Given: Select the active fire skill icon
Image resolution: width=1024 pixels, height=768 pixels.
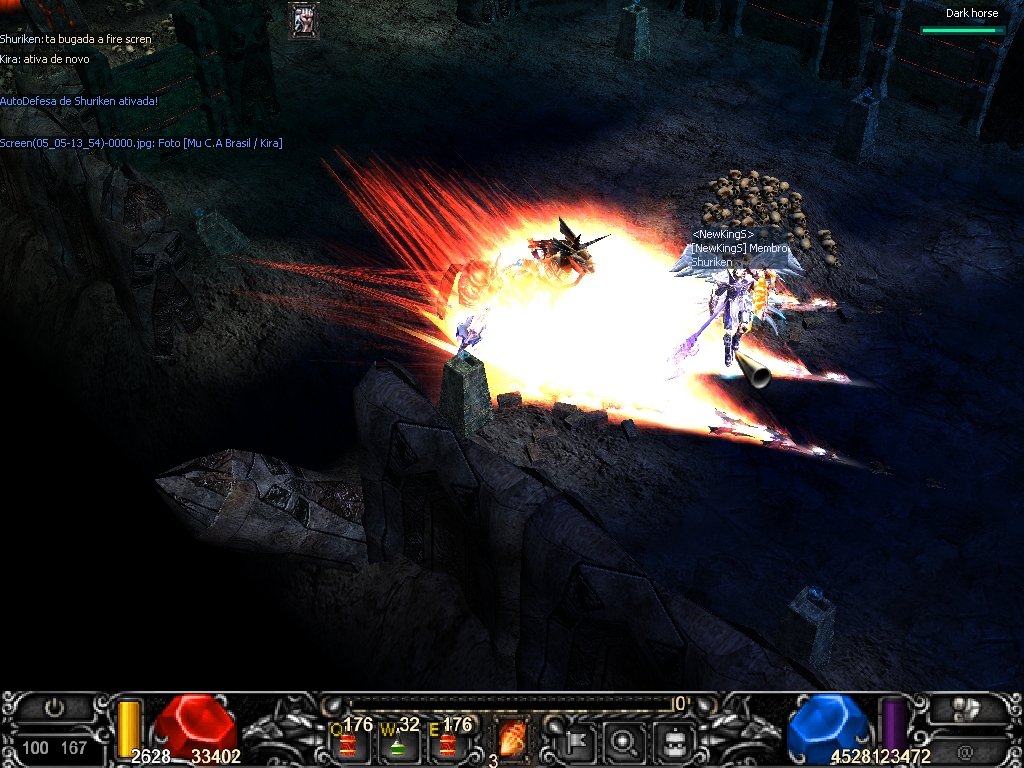Looking at the screenshot, I should (x=512, y=741).
